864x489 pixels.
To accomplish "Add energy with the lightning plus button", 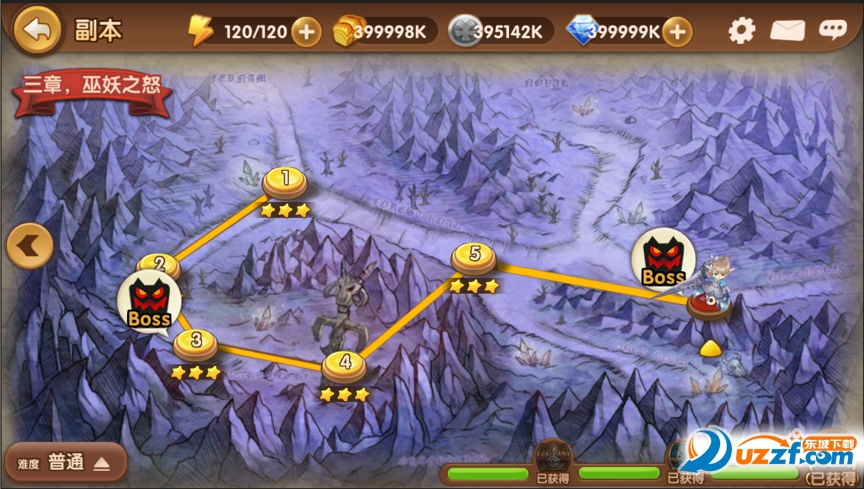I will 305,31.
